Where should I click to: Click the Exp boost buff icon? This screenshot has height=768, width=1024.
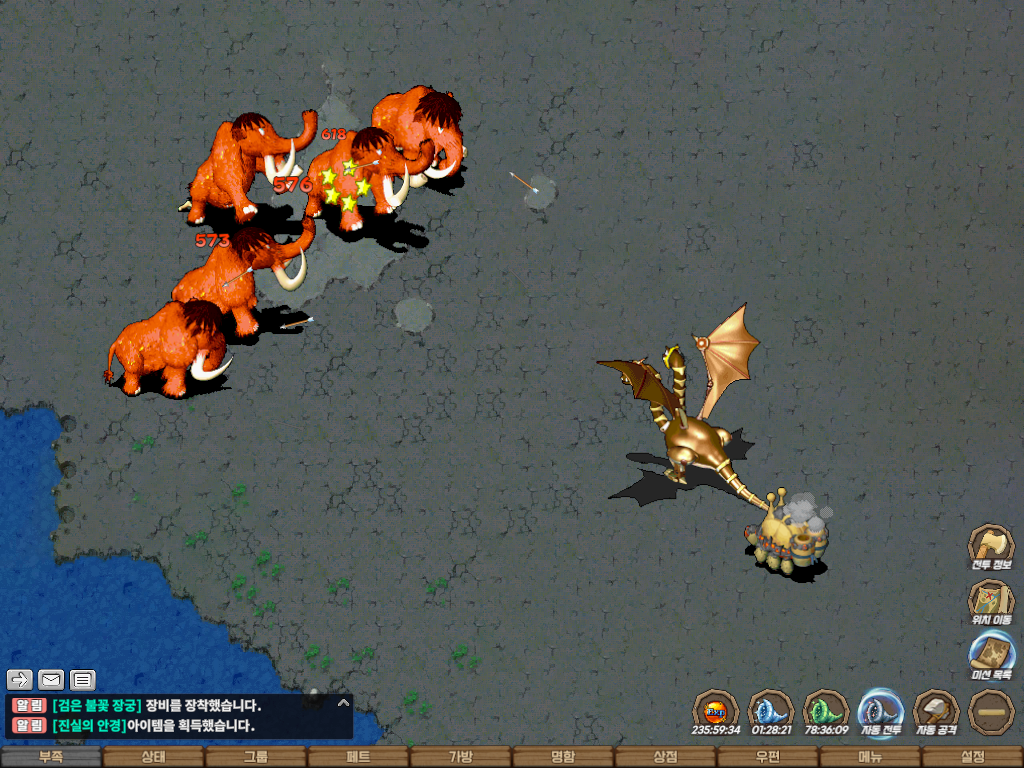tap(715, 710)
